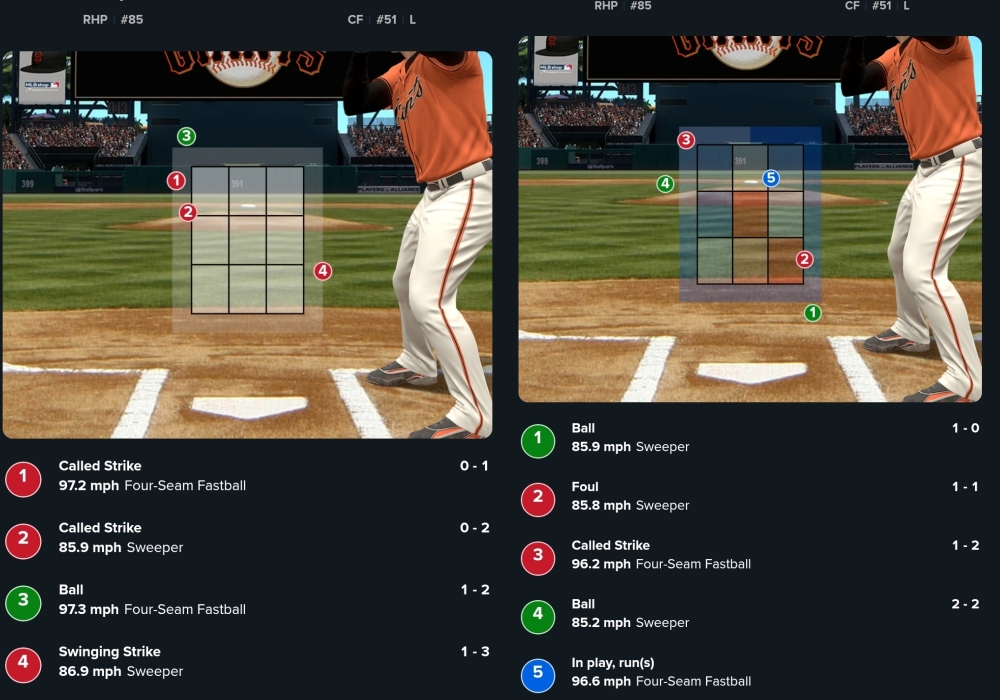Click red pitch 4 marker beside the strike zone
The height and width of the screenshot is (700, 1000).
(322, 271)
